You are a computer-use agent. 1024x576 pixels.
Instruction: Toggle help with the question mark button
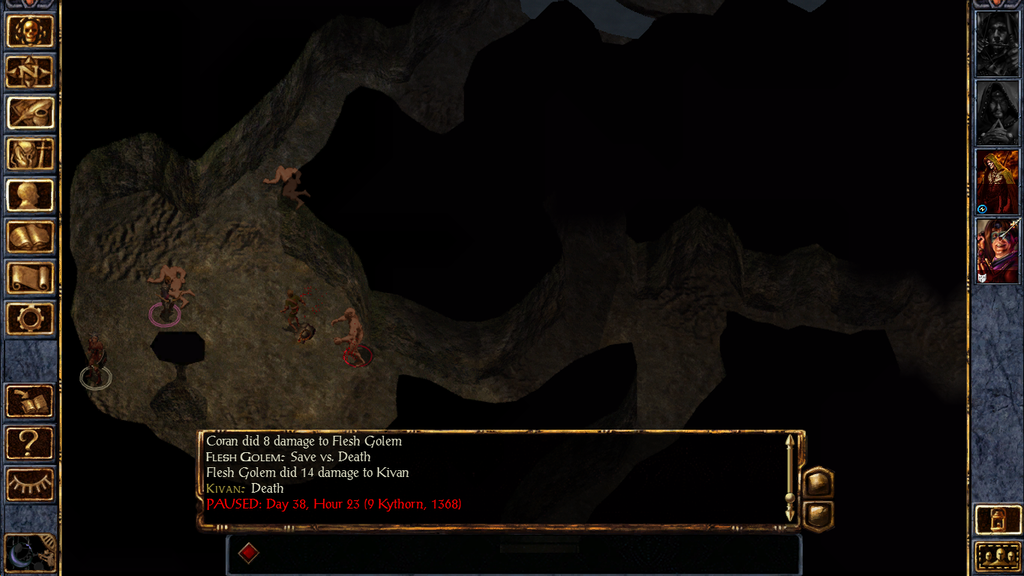pos(30,442)
